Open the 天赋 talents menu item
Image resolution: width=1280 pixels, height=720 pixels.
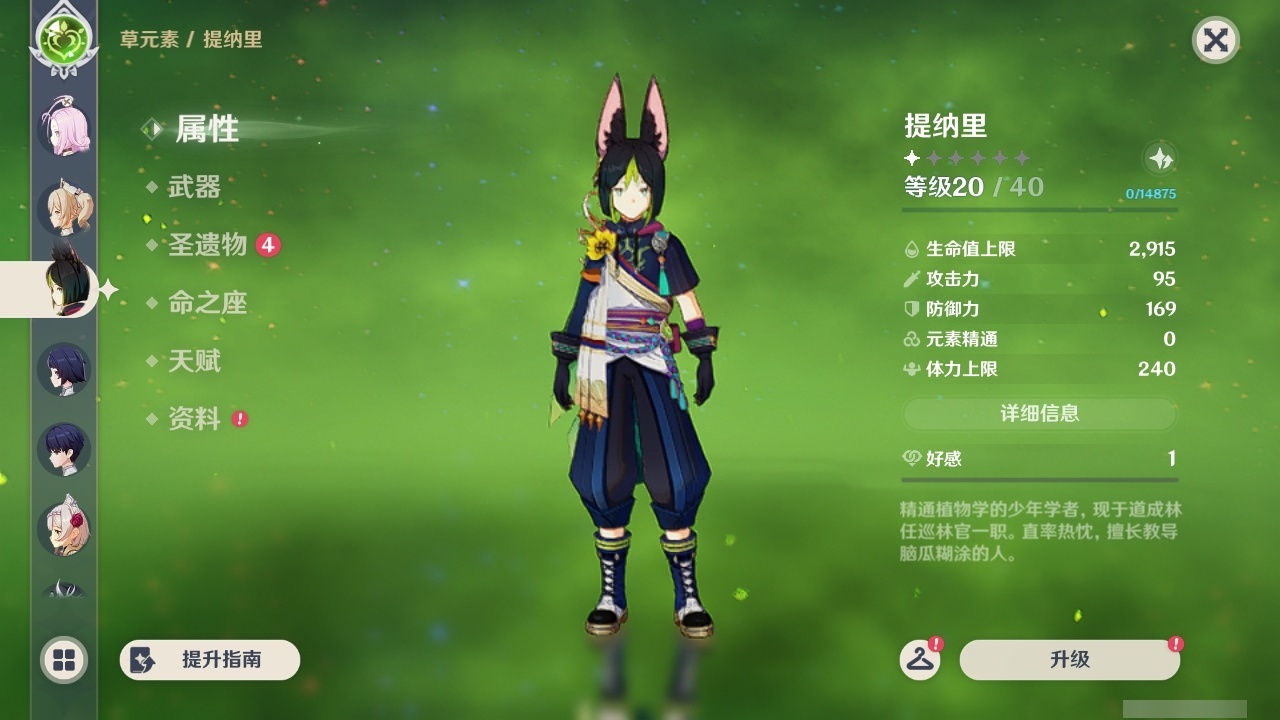[x=196, y=362]
